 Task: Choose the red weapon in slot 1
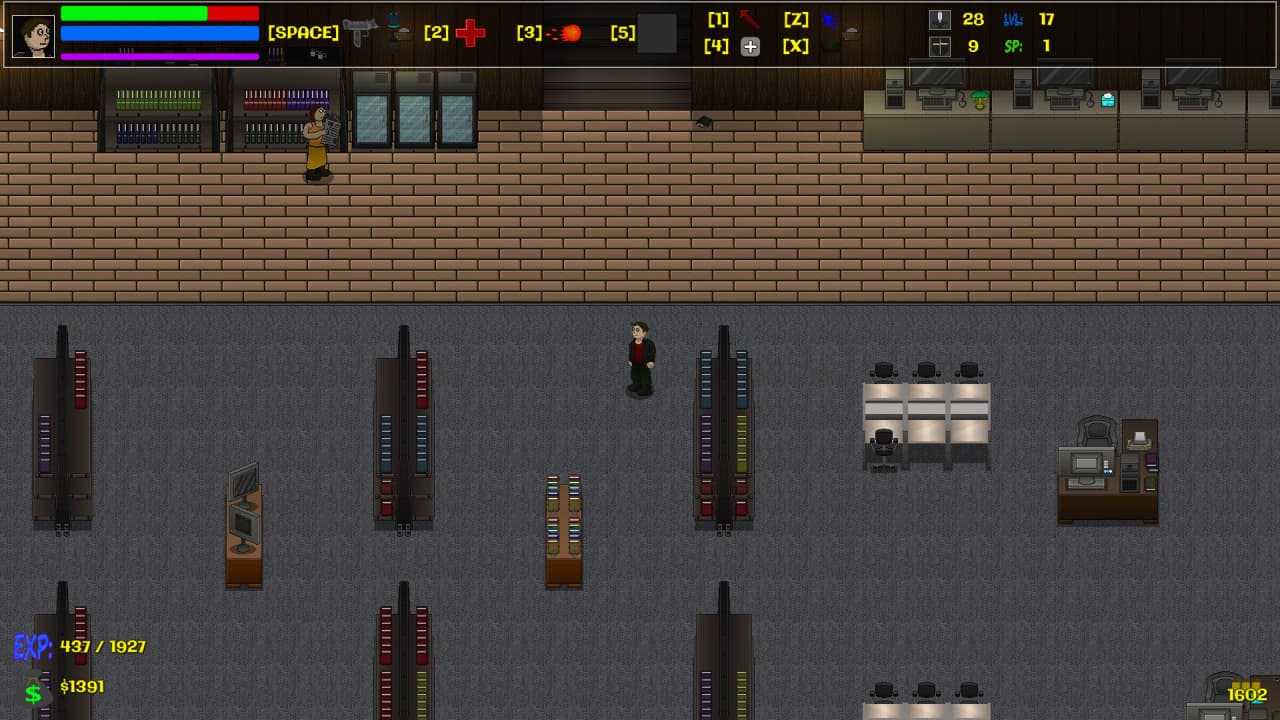(x=749, y=19)
